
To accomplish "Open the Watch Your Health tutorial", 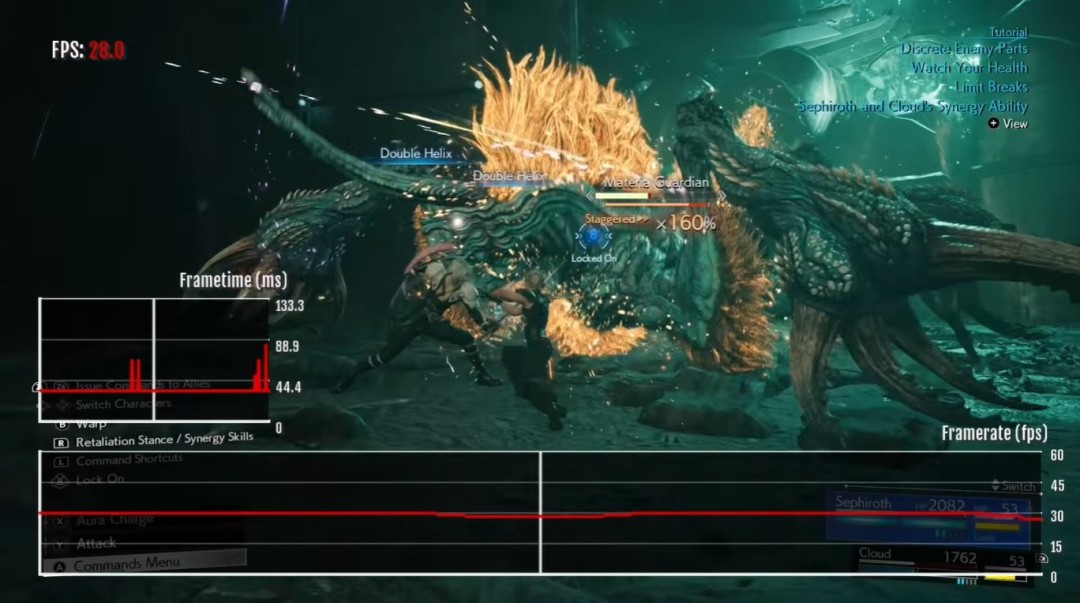I will tap(969, 68).
